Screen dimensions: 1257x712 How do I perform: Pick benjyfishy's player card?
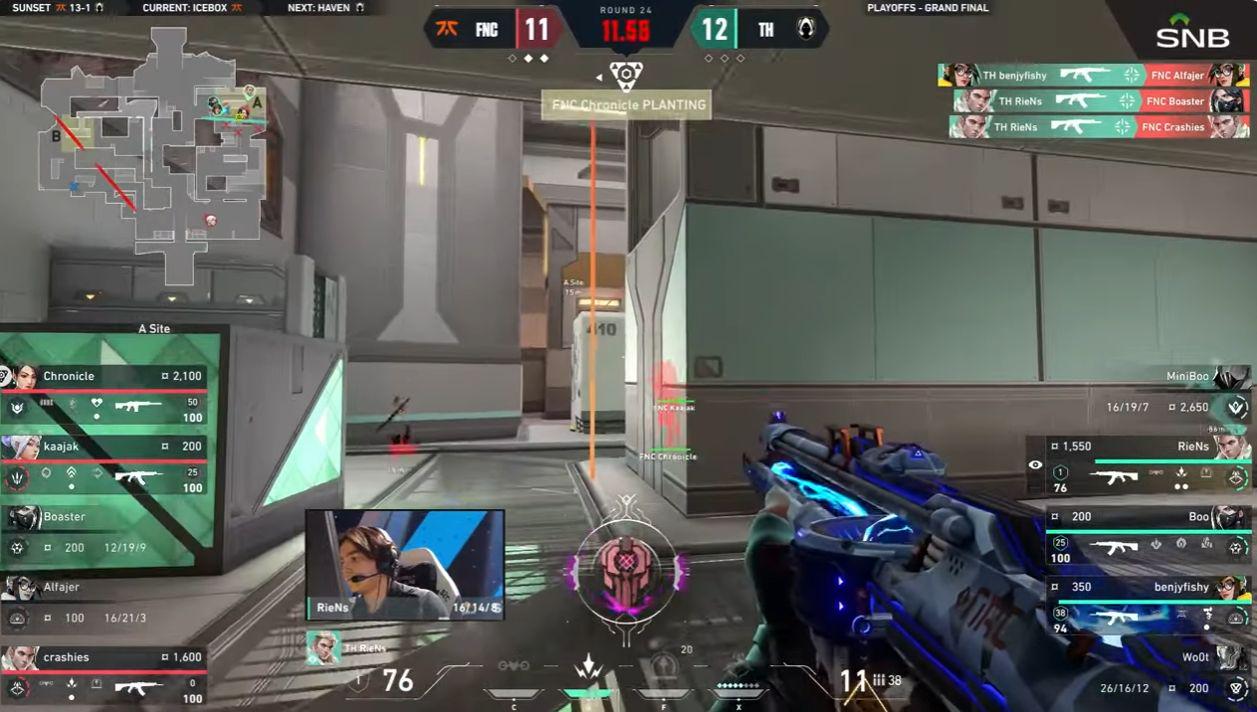click(1148, 603)
